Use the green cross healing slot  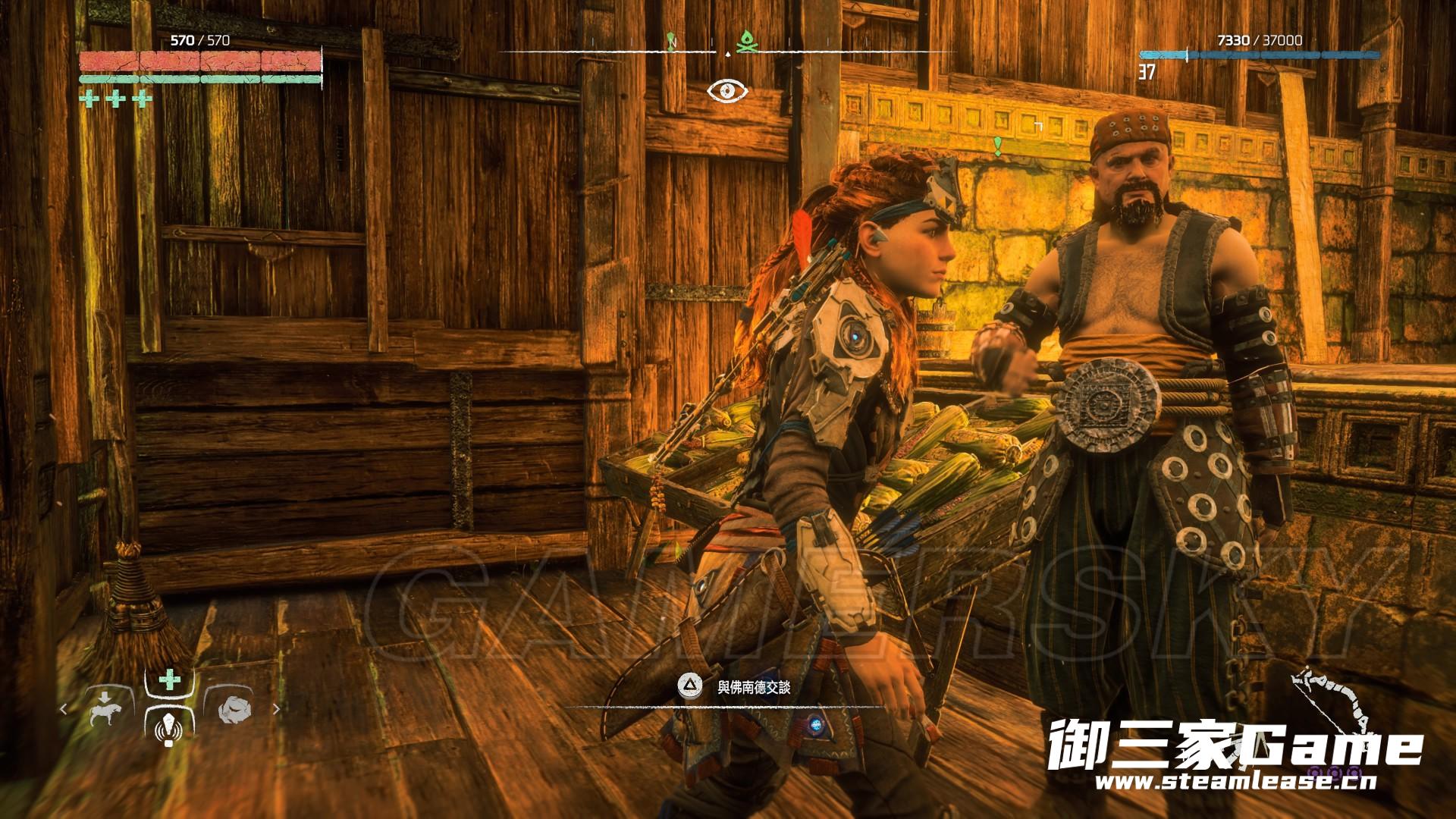coord(169,680)
